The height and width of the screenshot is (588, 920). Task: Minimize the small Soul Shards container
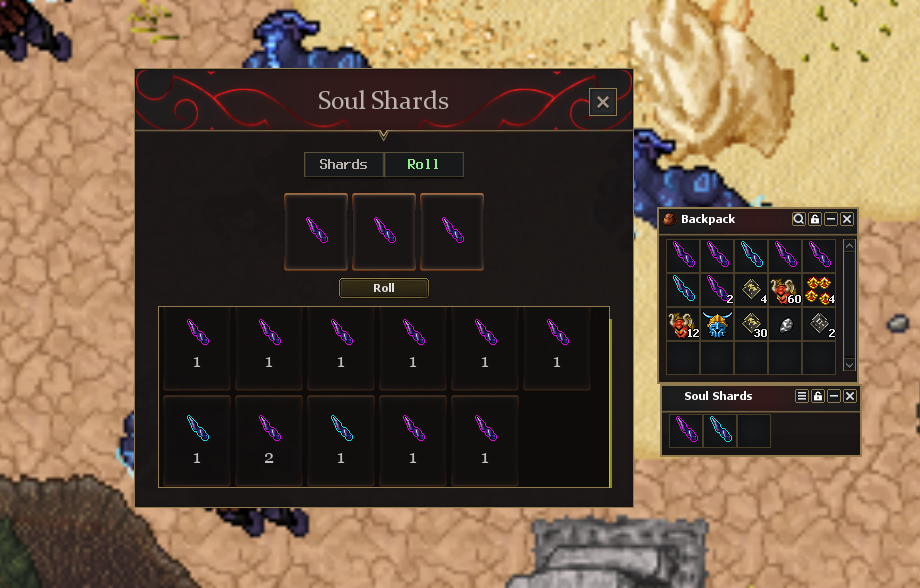pyautogui.click(x=834, y=397)
